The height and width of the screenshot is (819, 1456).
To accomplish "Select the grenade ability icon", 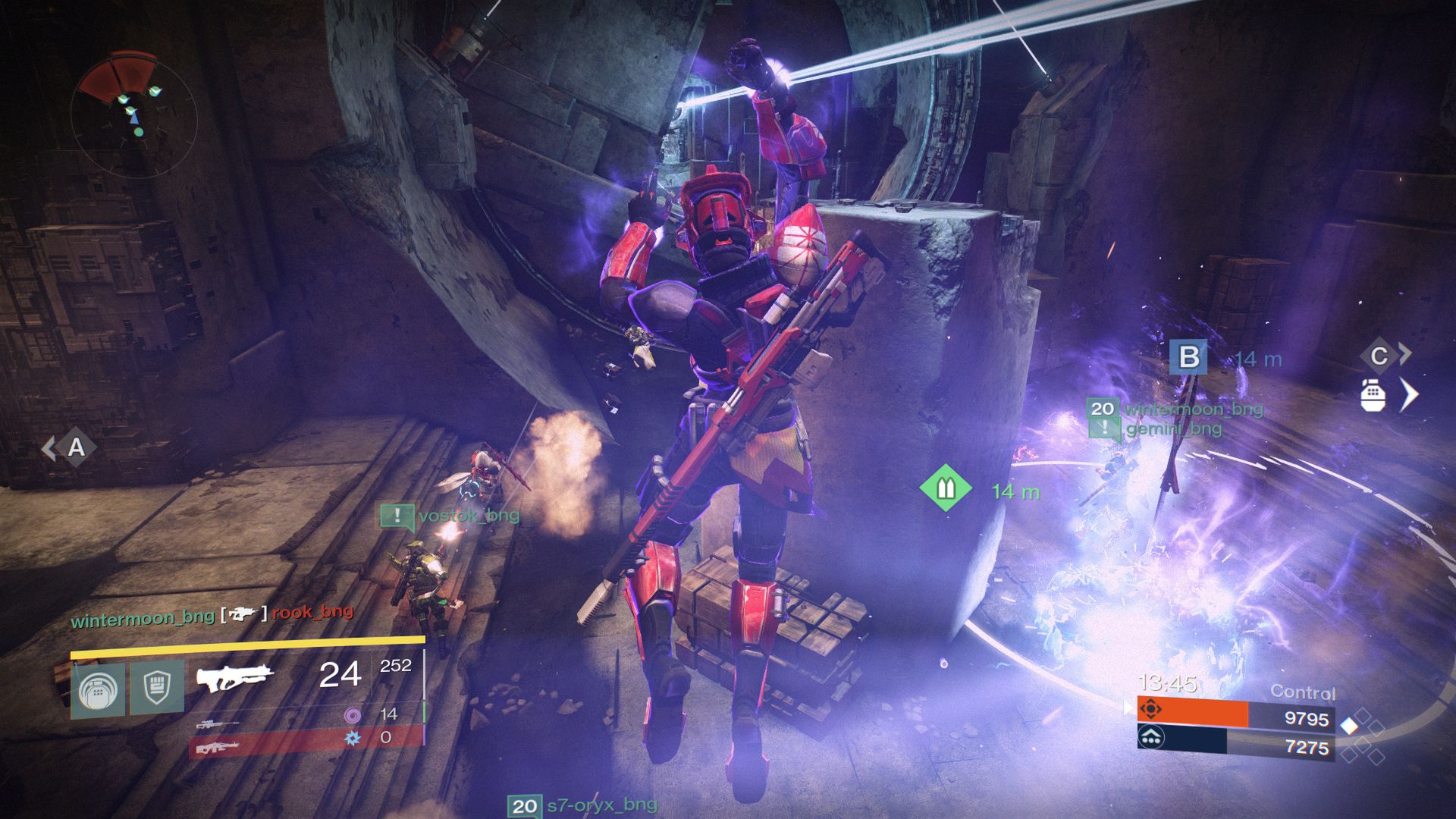I will (99, 689).
